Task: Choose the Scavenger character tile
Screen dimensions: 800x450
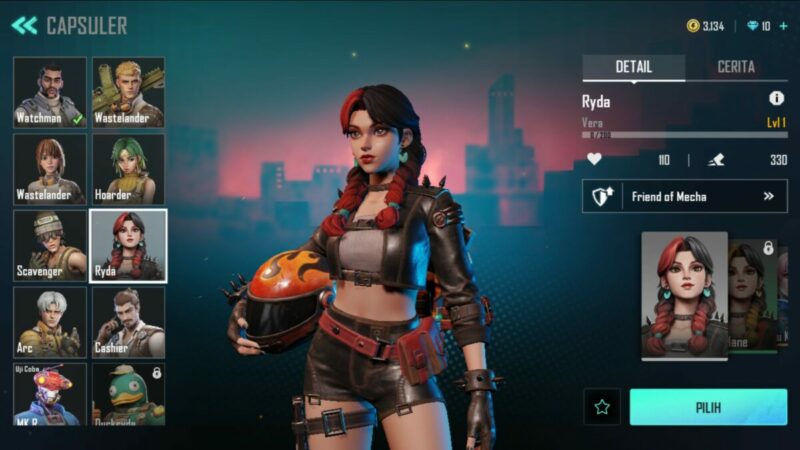Action: tap(50, 245)
